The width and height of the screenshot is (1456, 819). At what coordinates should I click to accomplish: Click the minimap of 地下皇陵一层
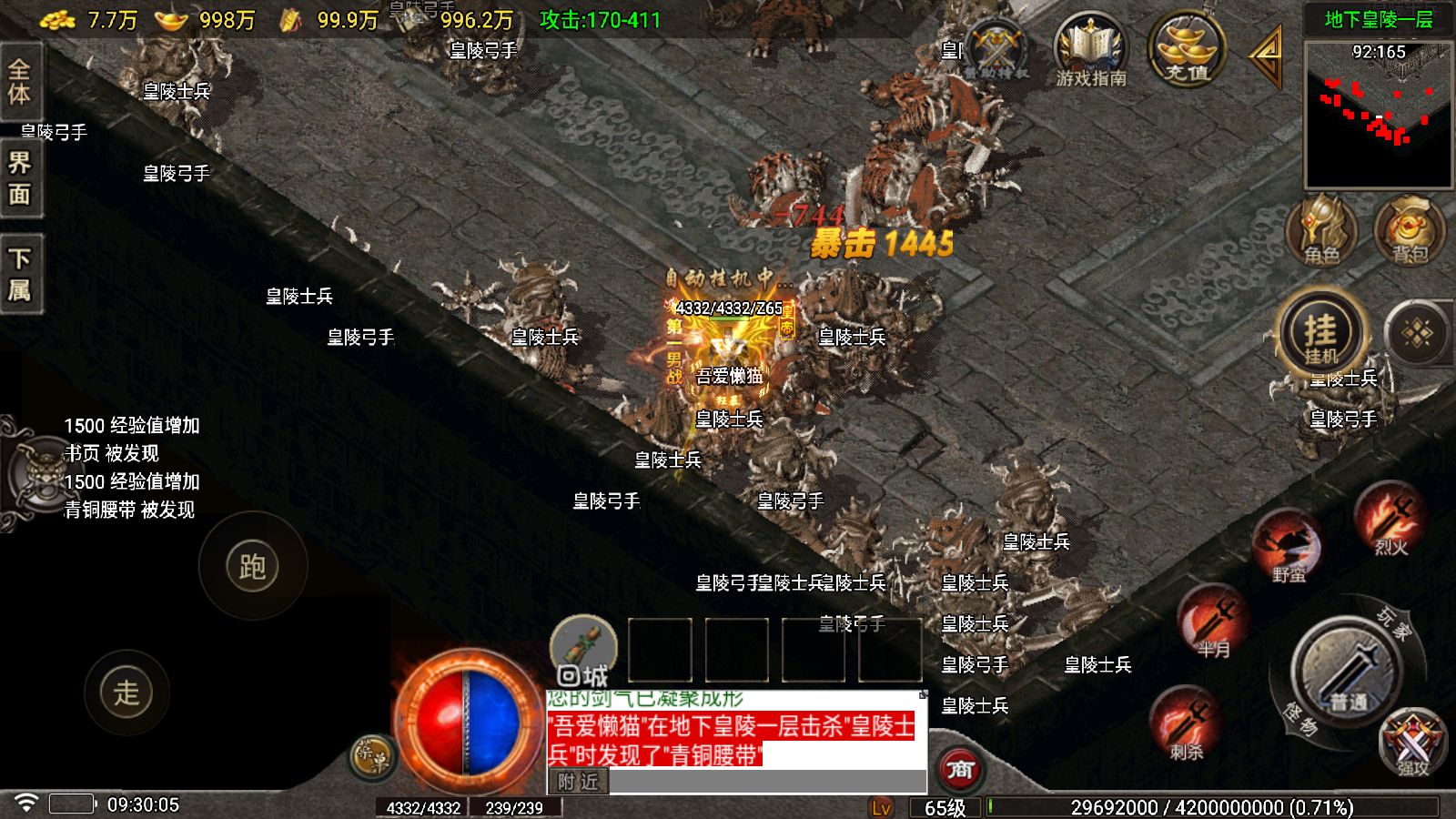click(x=1377, y=114)
